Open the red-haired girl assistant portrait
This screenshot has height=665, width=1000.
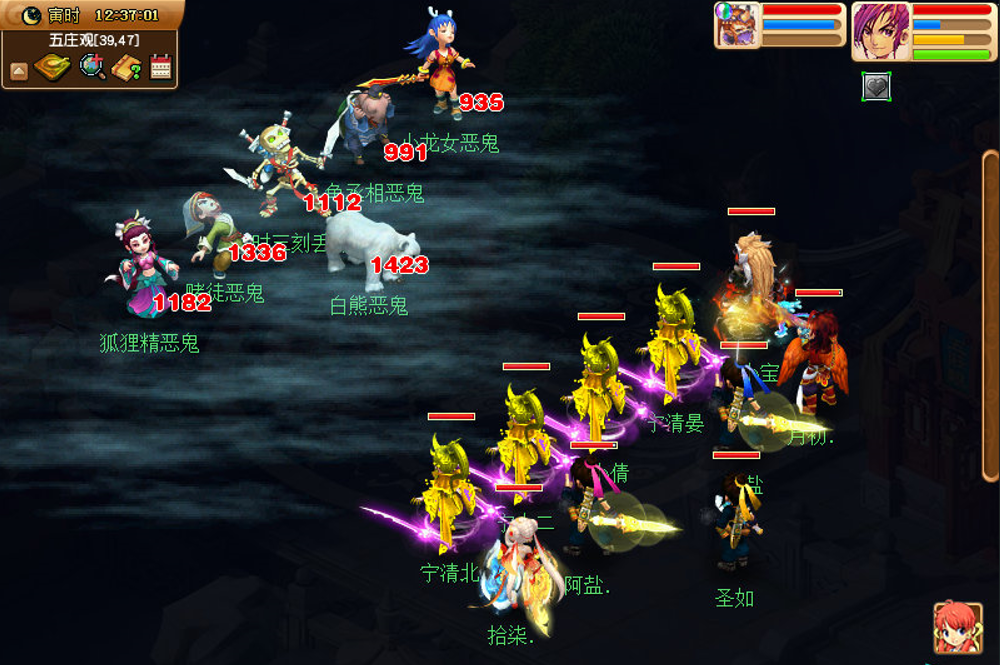[957, 628]
